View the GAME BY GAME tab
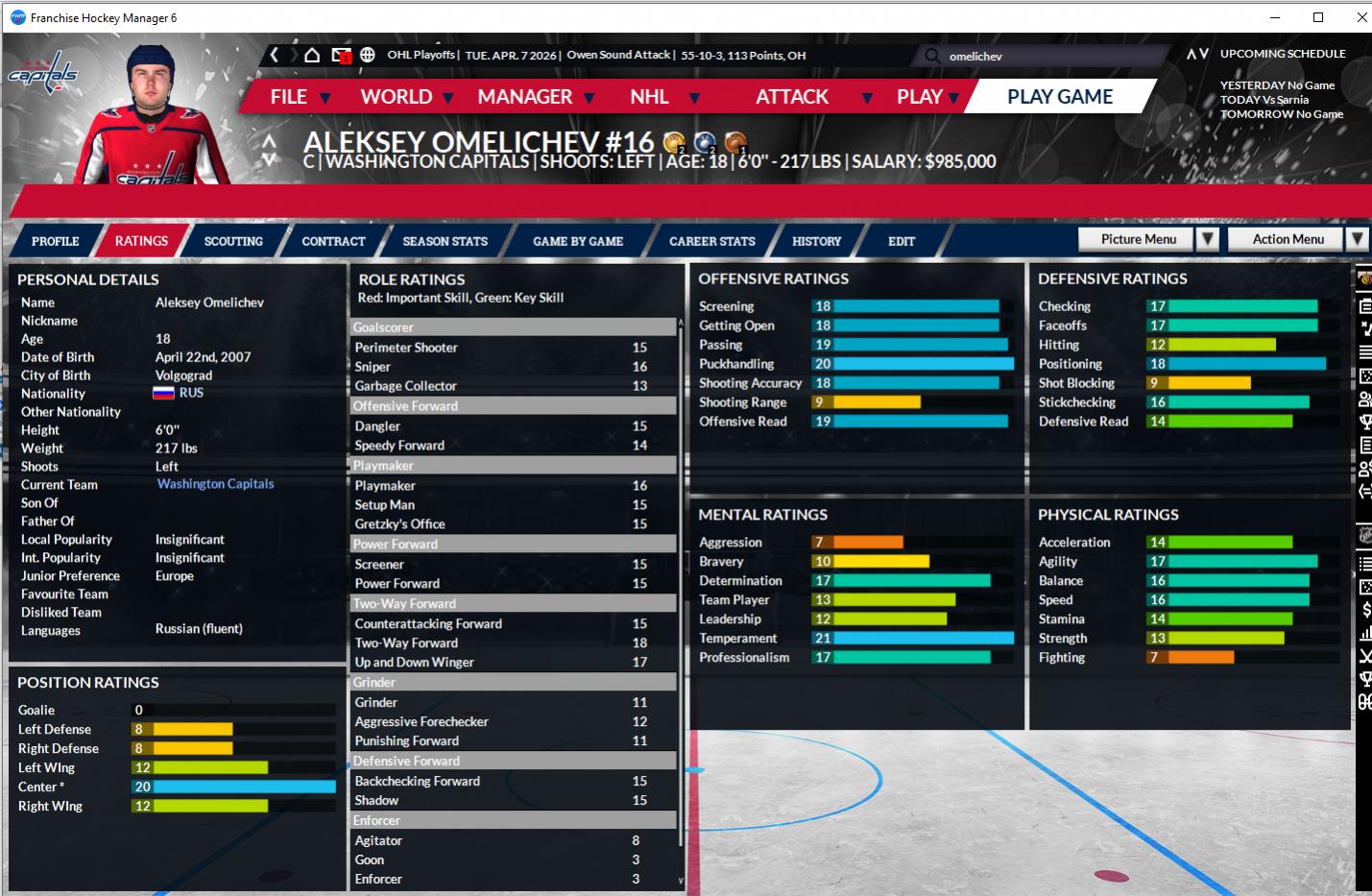1372x896 pixels. click(x=578, y=241)
